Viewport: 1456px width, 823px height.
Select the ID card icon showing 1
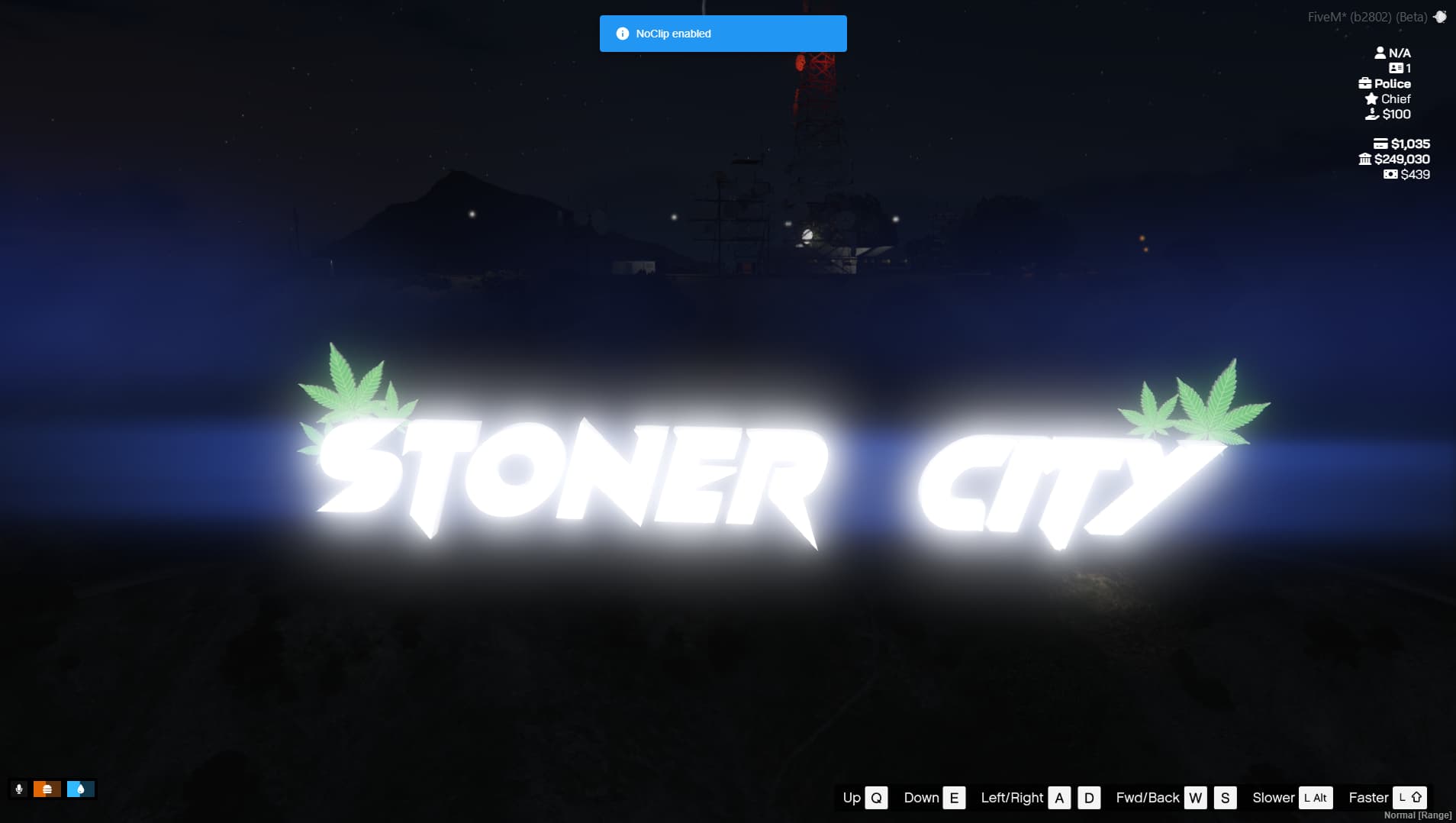point(1396,68)
